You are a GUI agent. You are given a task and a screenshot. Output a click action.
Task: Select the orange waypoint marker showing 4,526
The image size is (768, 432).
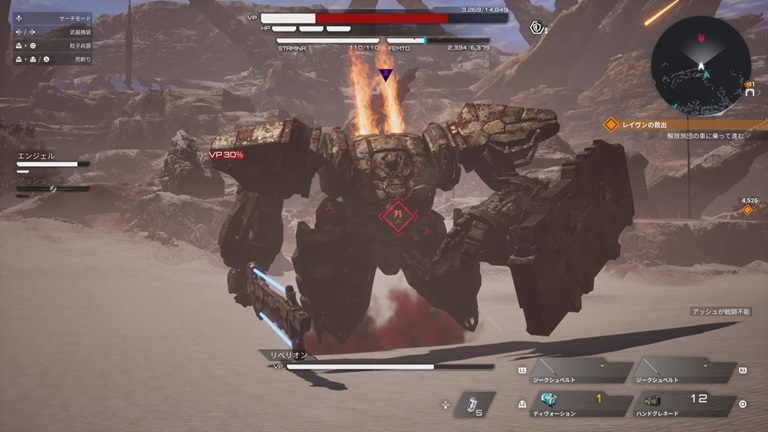[746, 210]
